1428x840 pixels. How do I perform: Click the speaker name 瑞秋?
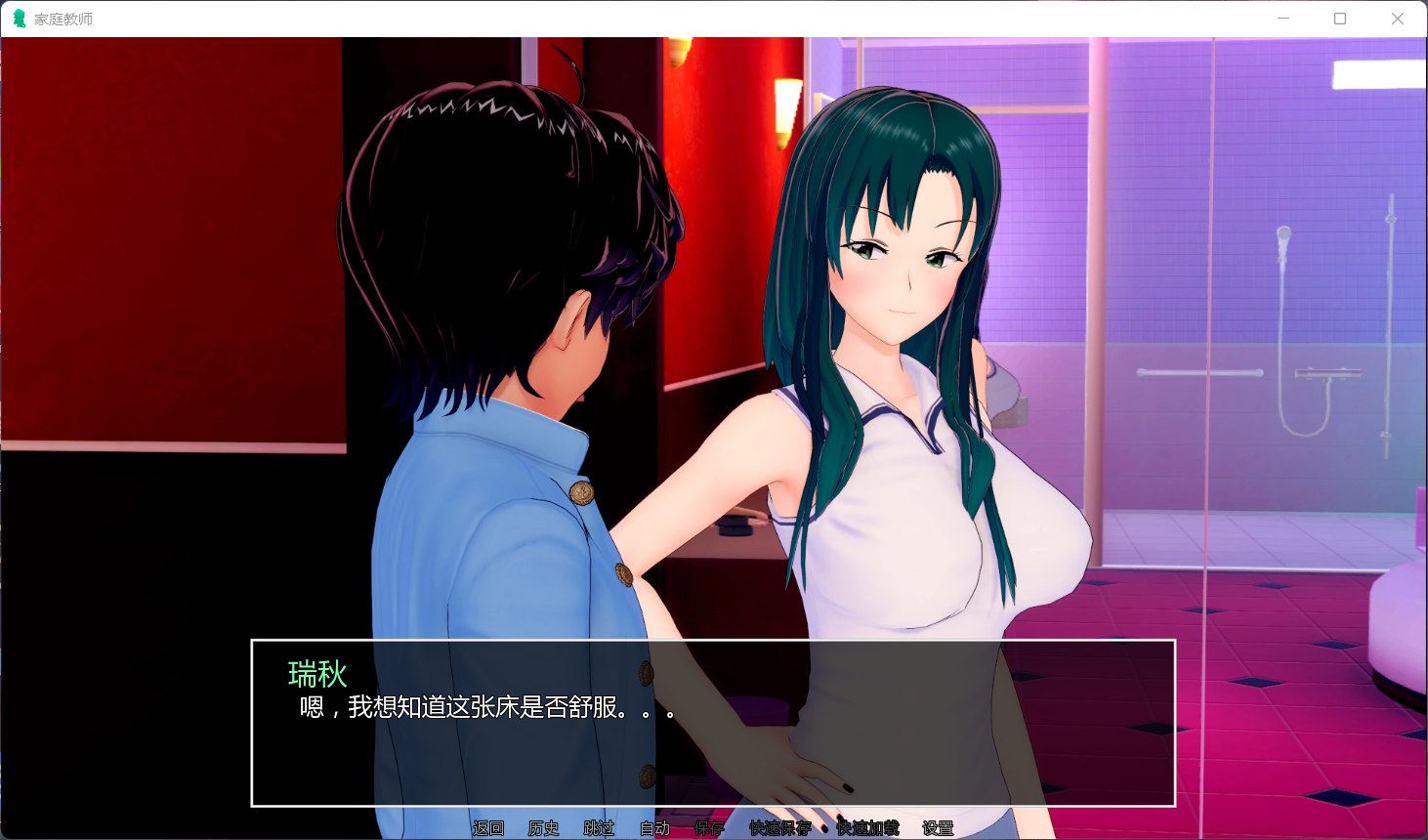315,674
